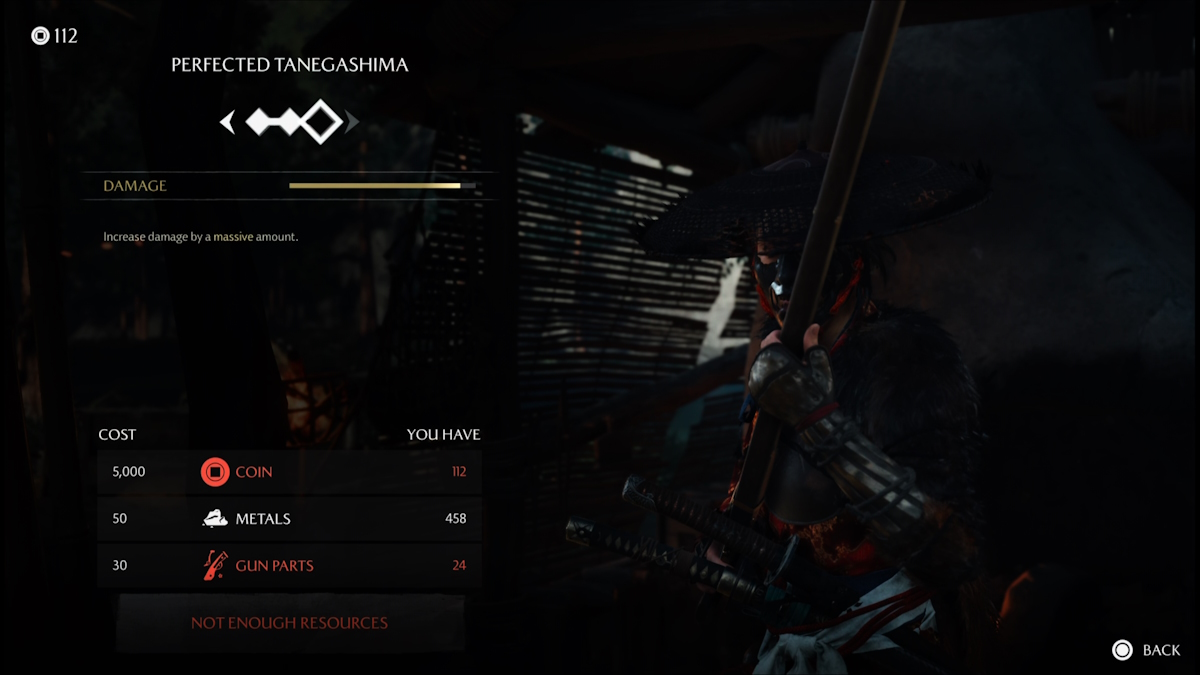This screenshot has width=1200, height=675.
Task: Select the Coin cost row
Action: pyautogui.click(x=289, y=472)
